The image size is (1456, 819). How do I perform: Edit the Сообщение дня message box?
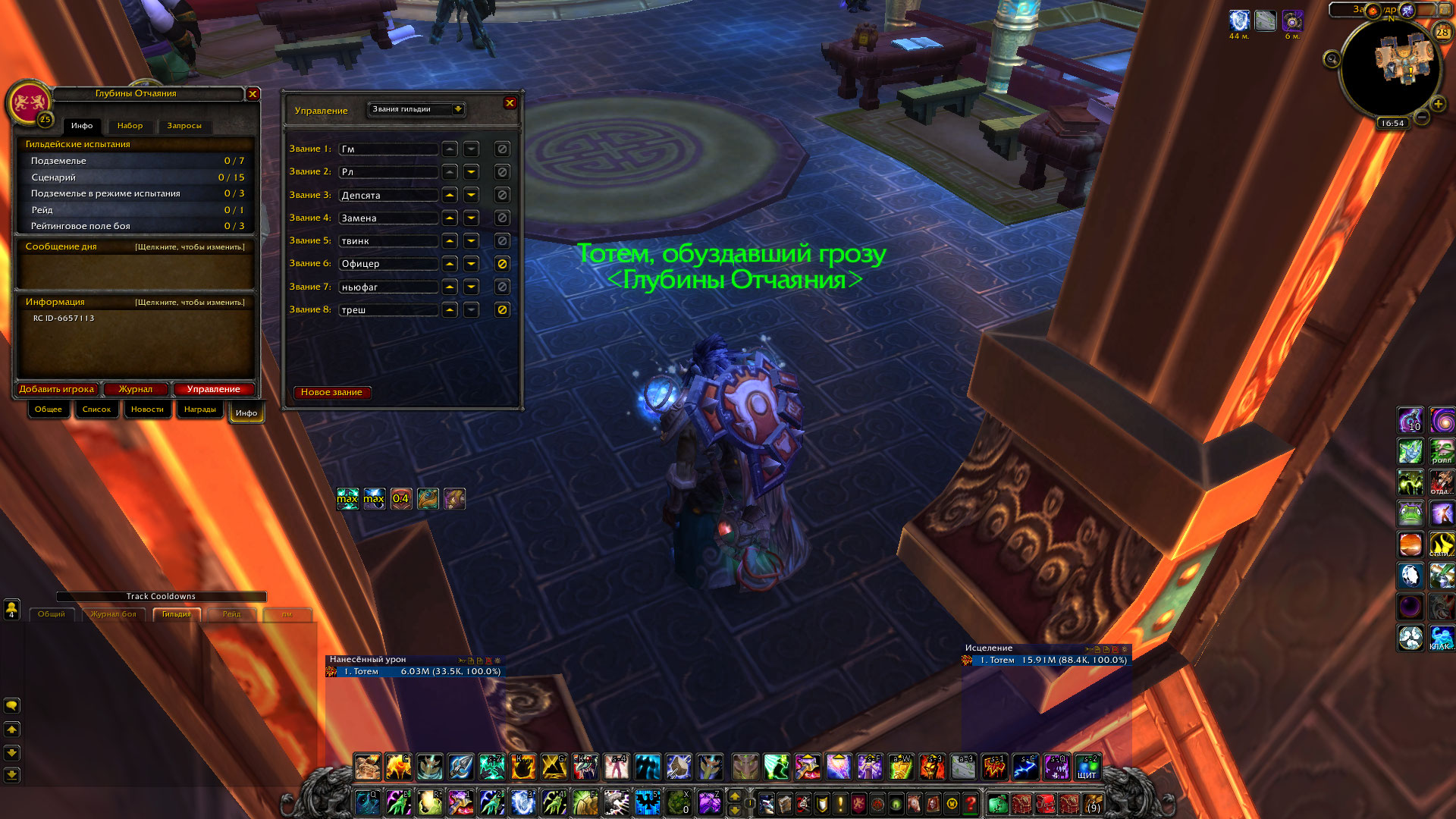pyautogui.click(x=135, y=271)
